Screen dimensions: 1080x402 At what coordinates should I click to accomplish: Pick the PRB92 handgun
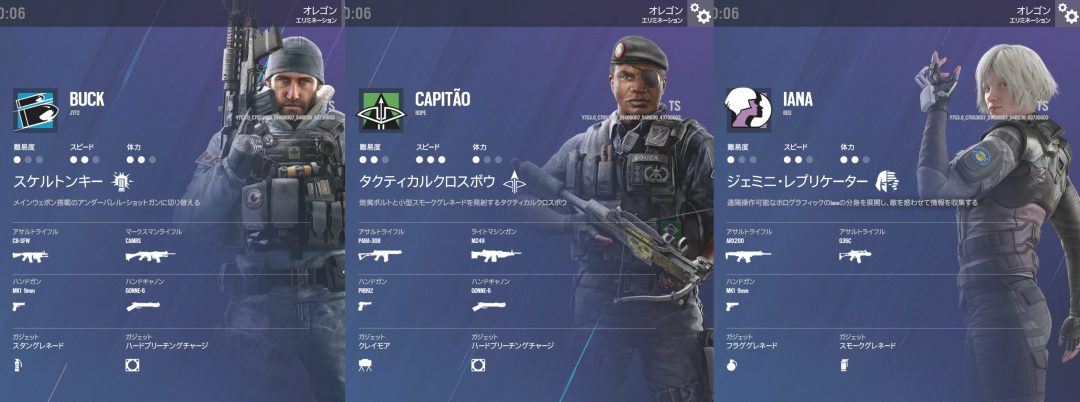coord(365,306)
